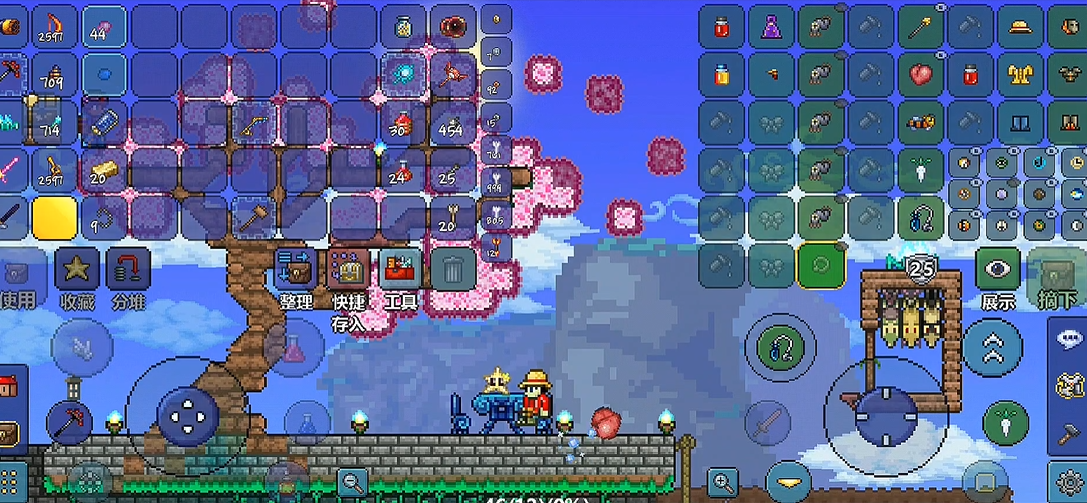Viewport: 1087px width, 503px height.
Task: Select the gold bar stack slot
Action: 104,168
